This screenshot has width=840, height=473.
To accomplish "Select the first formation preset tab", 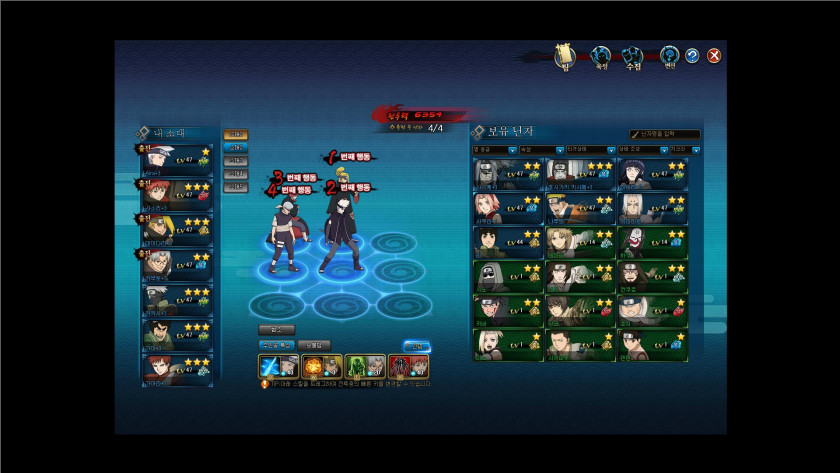I will point(236,135).
